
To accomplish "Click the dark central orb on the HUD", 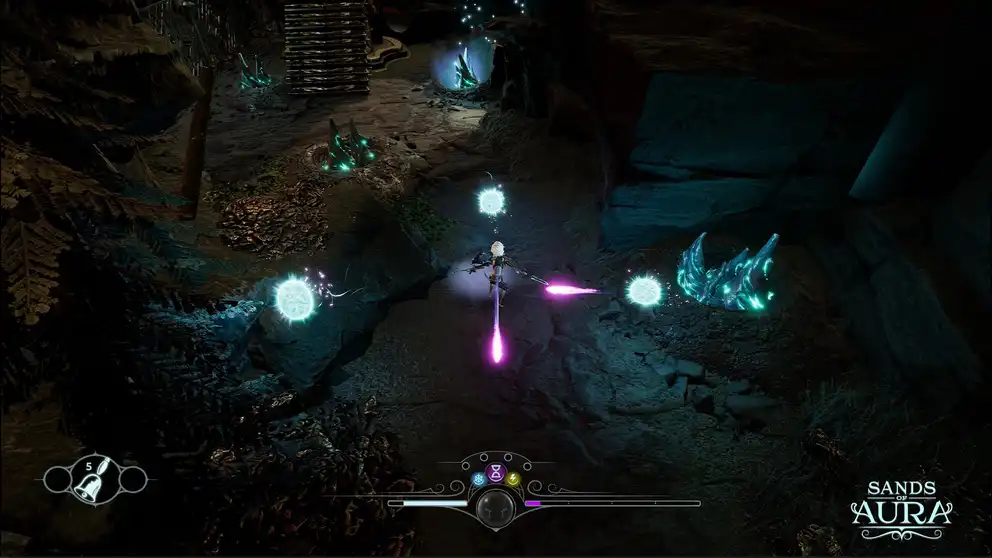I will coord(494,507).
